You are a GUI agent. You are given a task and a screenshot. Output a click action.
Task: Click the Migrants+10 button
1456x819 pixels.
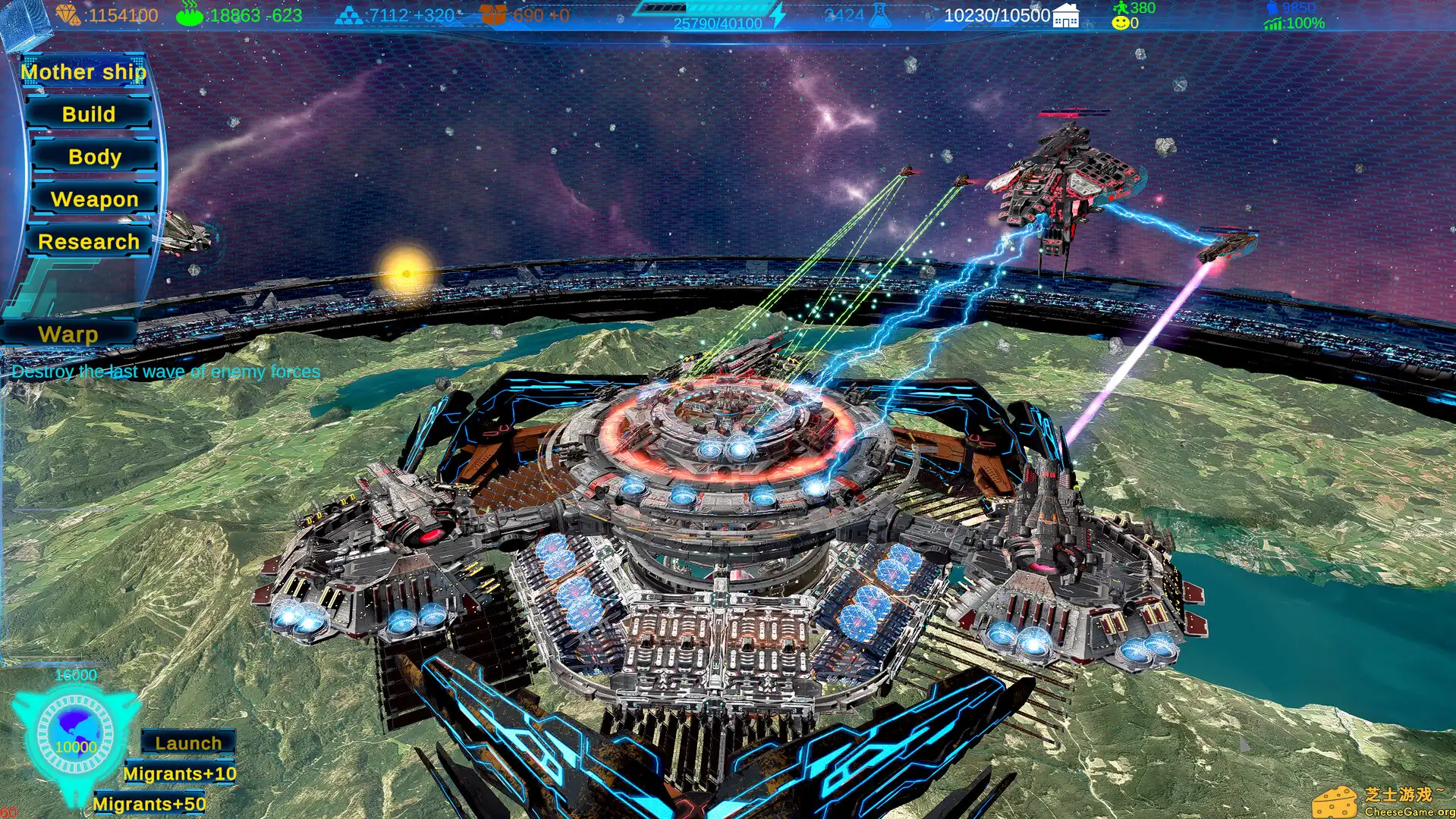[181, 773]
